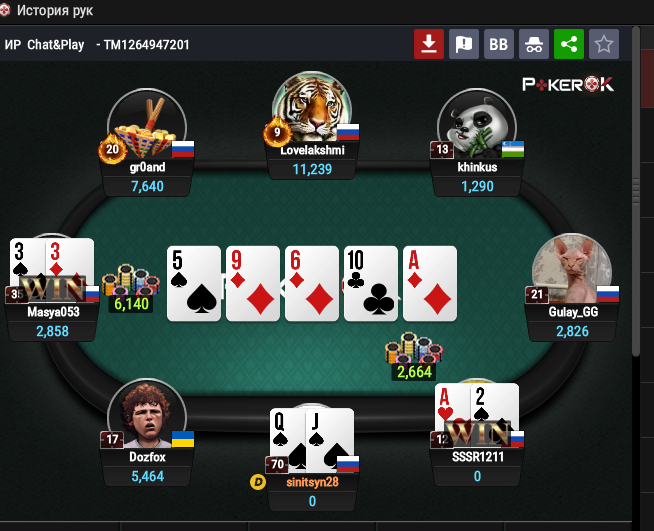654x531 pixels.
Task: Share this hand with the green button
Action: coord(568,44)
